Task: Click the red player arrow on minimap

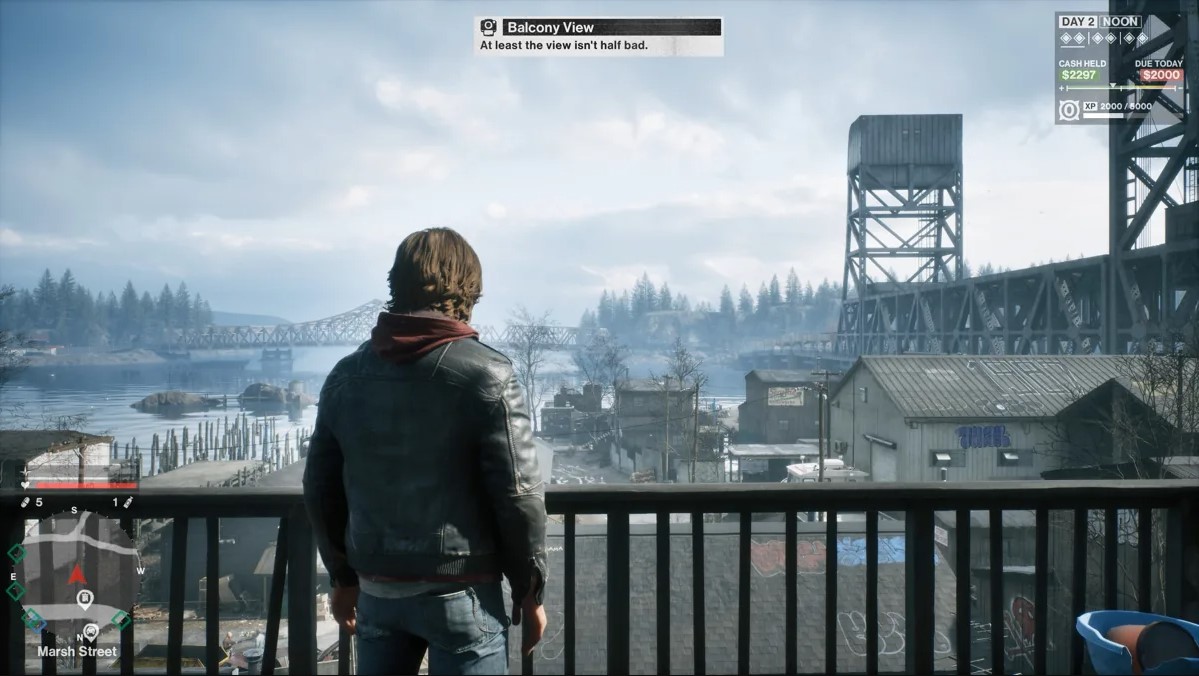Action: [x=77, y=574]
